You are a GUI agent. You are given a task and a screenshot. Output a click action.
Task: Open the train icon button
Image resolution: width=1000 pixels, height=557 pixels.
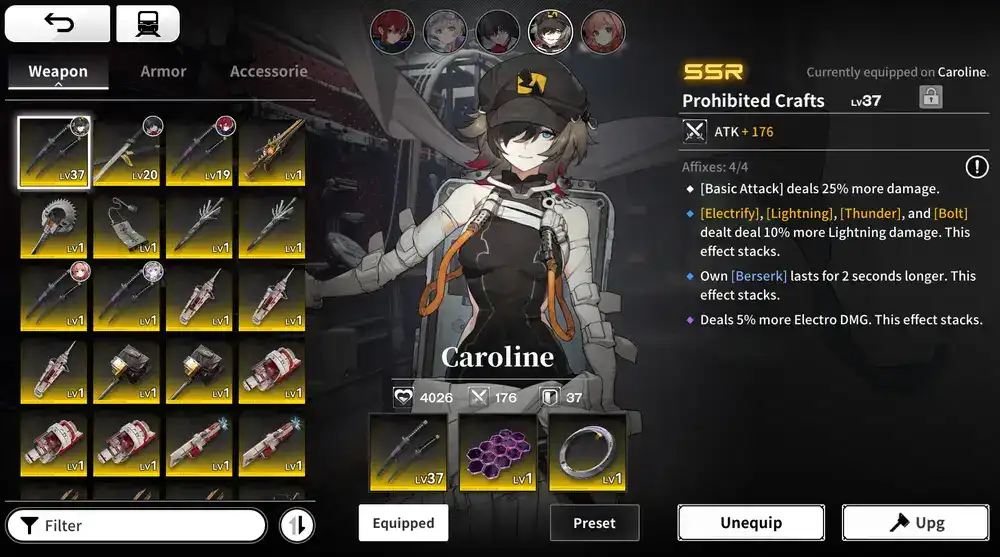coord(147,23)
